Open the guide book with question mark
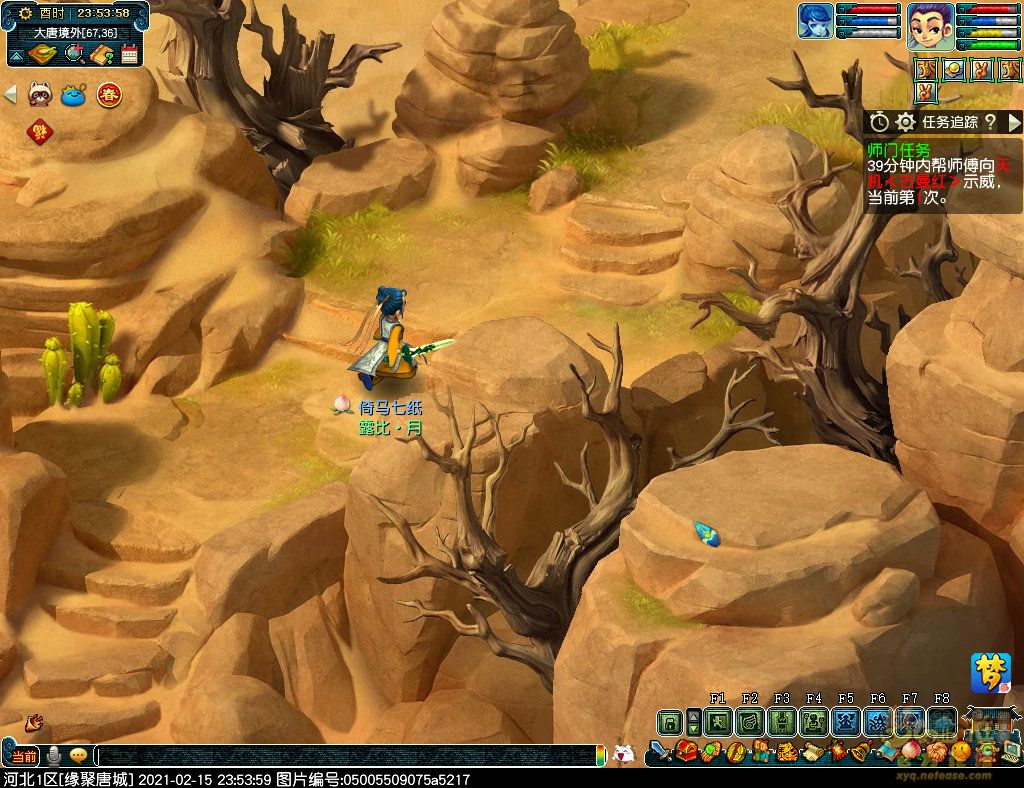 coord(102,54)
